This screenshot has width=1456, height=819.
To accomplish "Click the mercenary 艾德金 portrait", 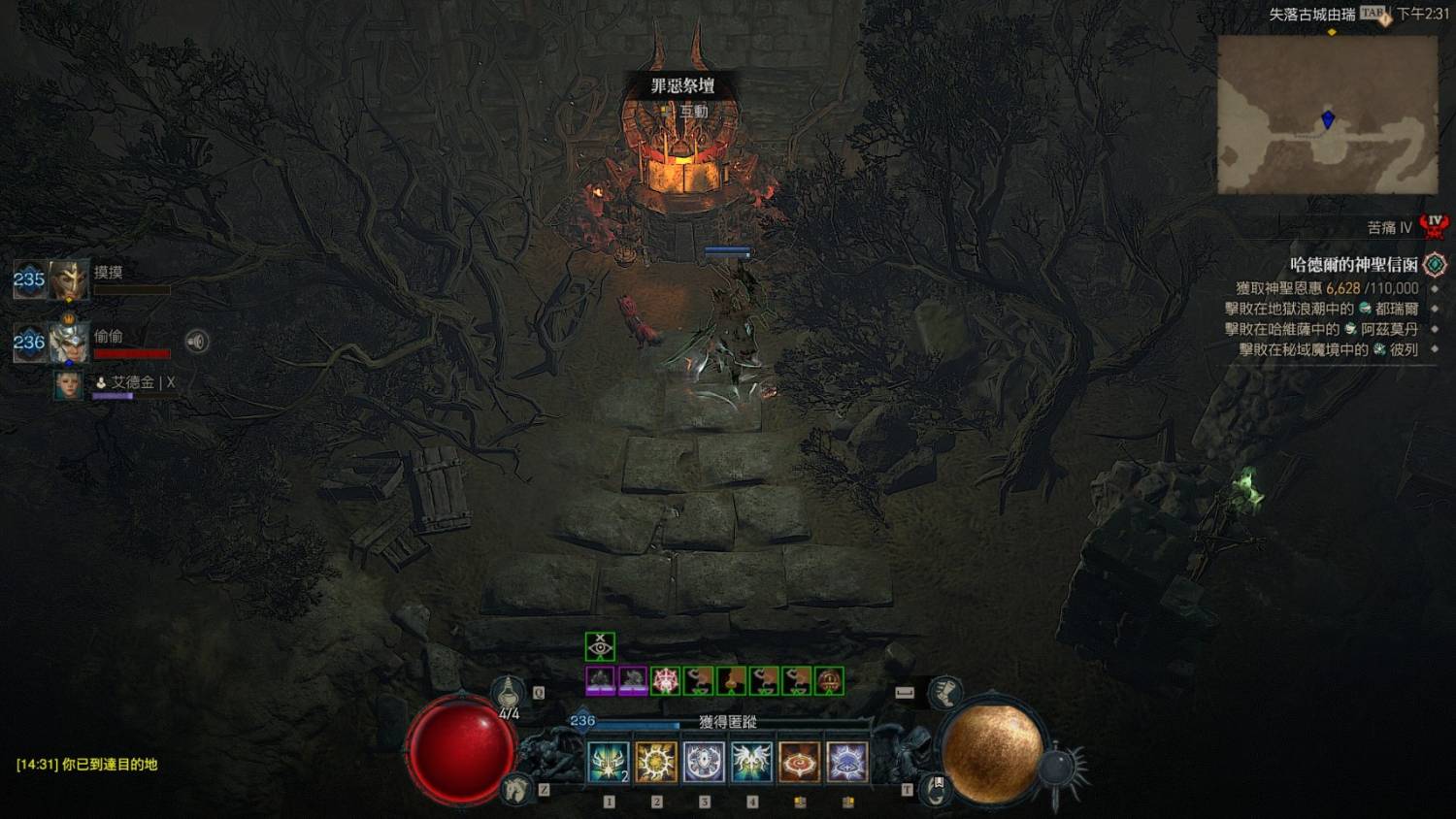I will (68, 384).
